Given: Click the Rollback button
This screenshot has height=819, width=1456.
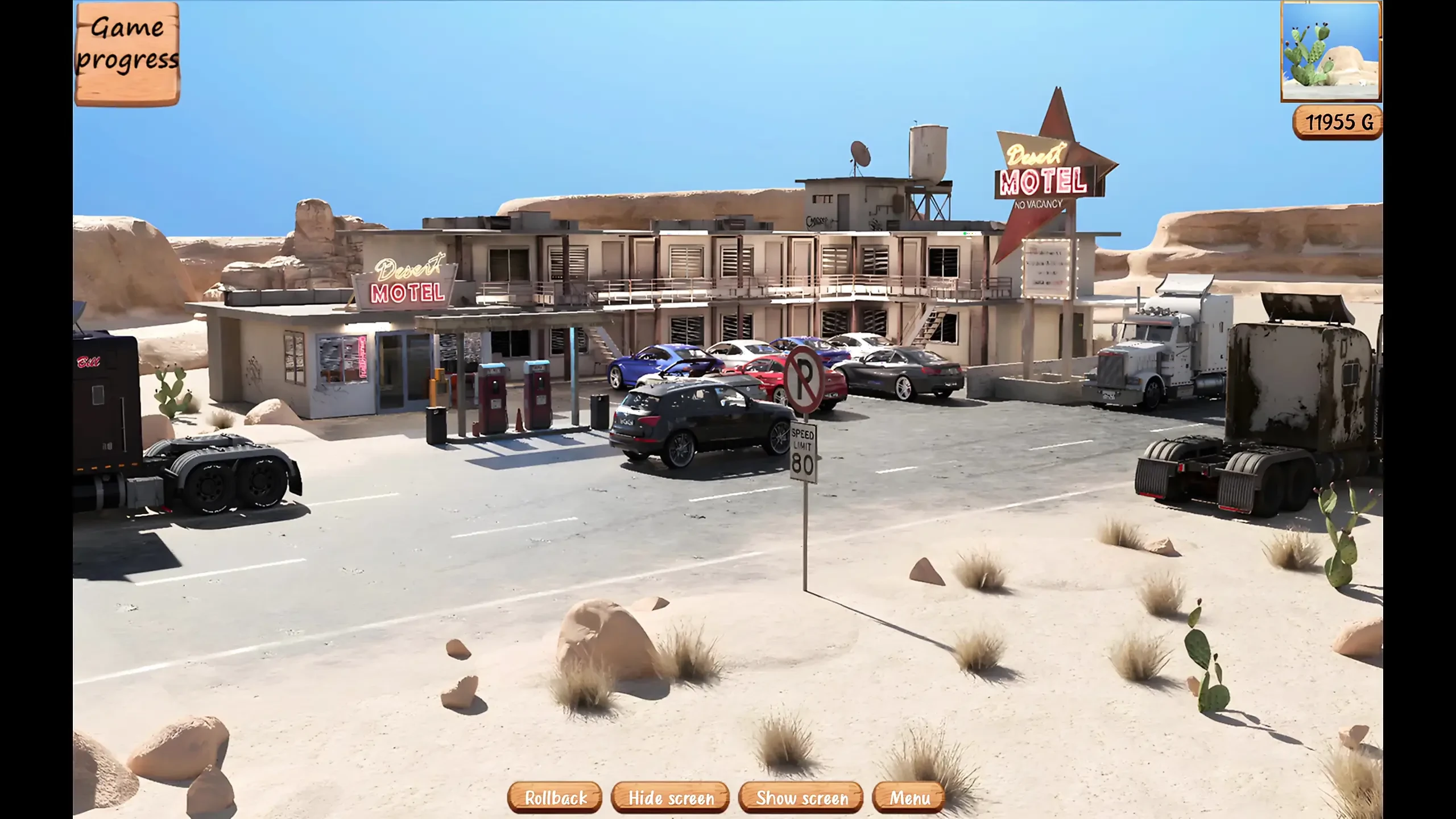Looking at the screenshot, I should point(555,797).
